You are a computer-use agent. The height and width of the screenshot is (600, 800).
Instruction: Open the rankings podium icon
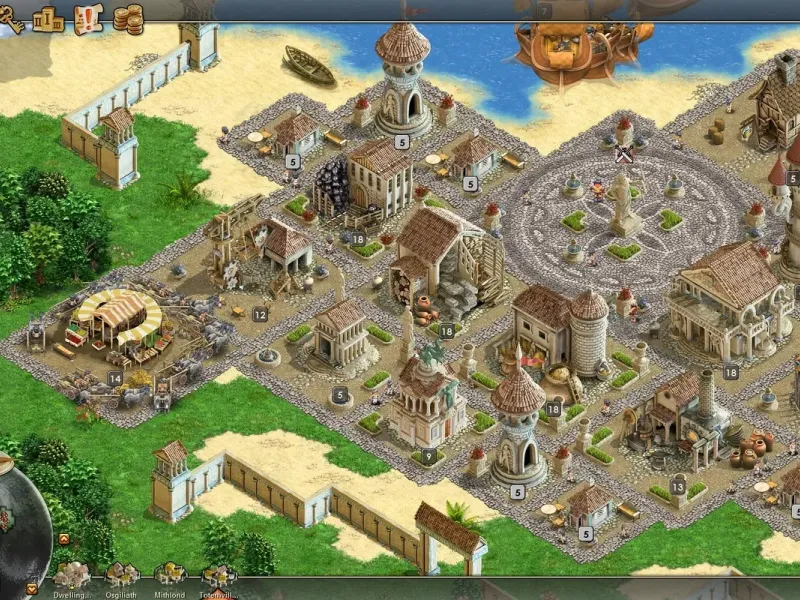point(48,18)
